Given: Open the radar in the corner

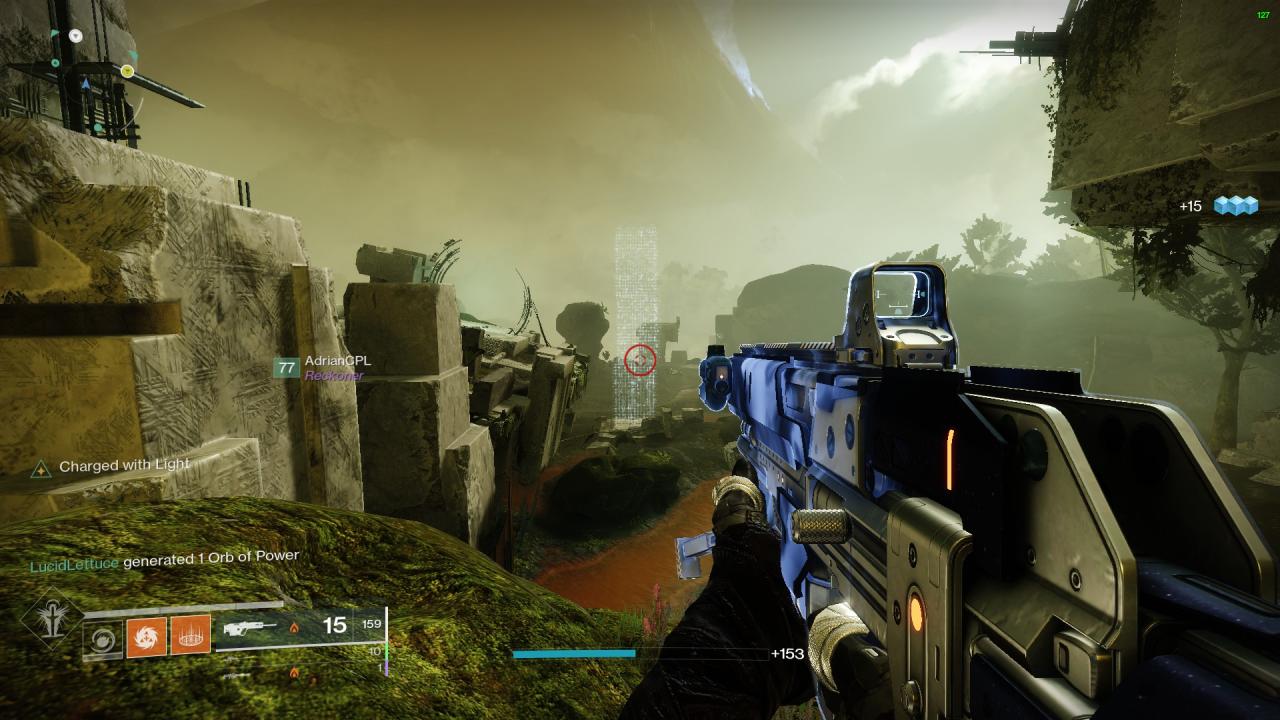Looking at the screenshot, I should 90,70.
